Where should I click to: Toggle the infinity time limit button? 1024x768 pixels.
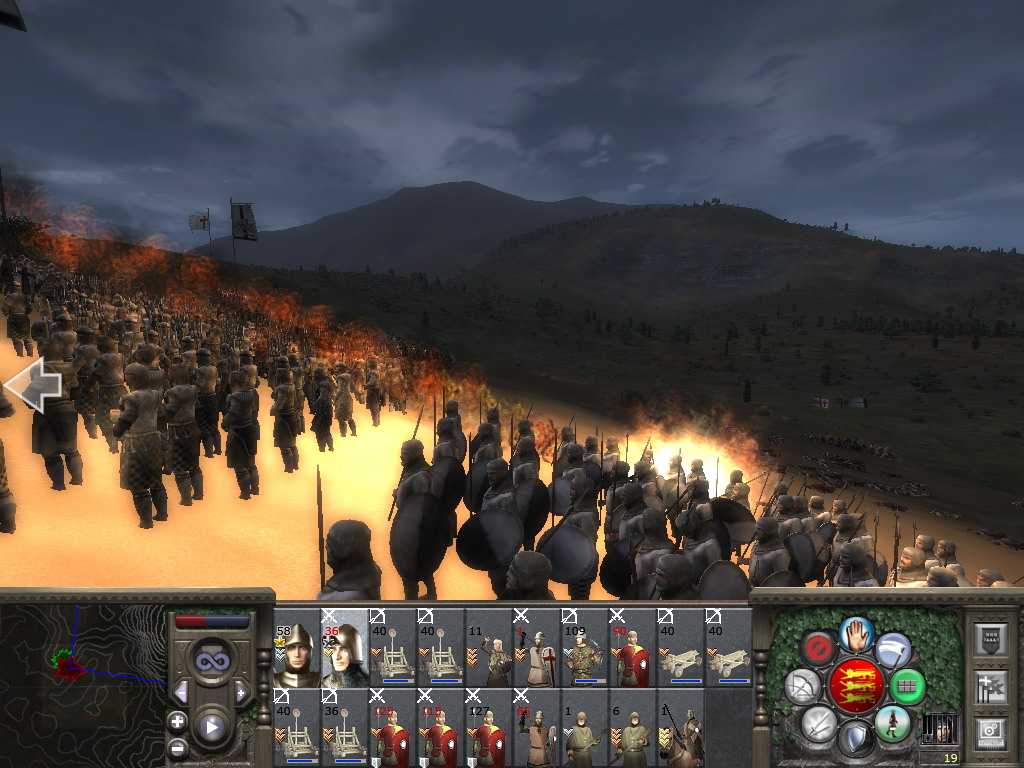[x=211, y=661]
